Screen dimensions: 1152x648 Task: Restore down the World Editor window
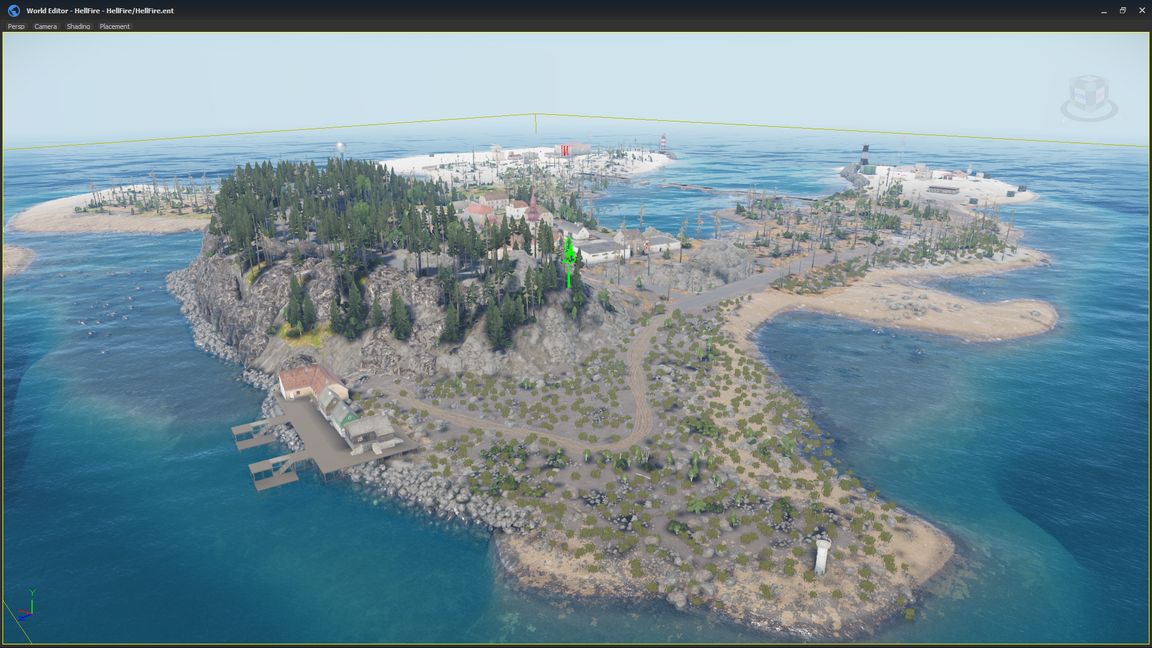pyautogui.click(x=1123, y=10)
